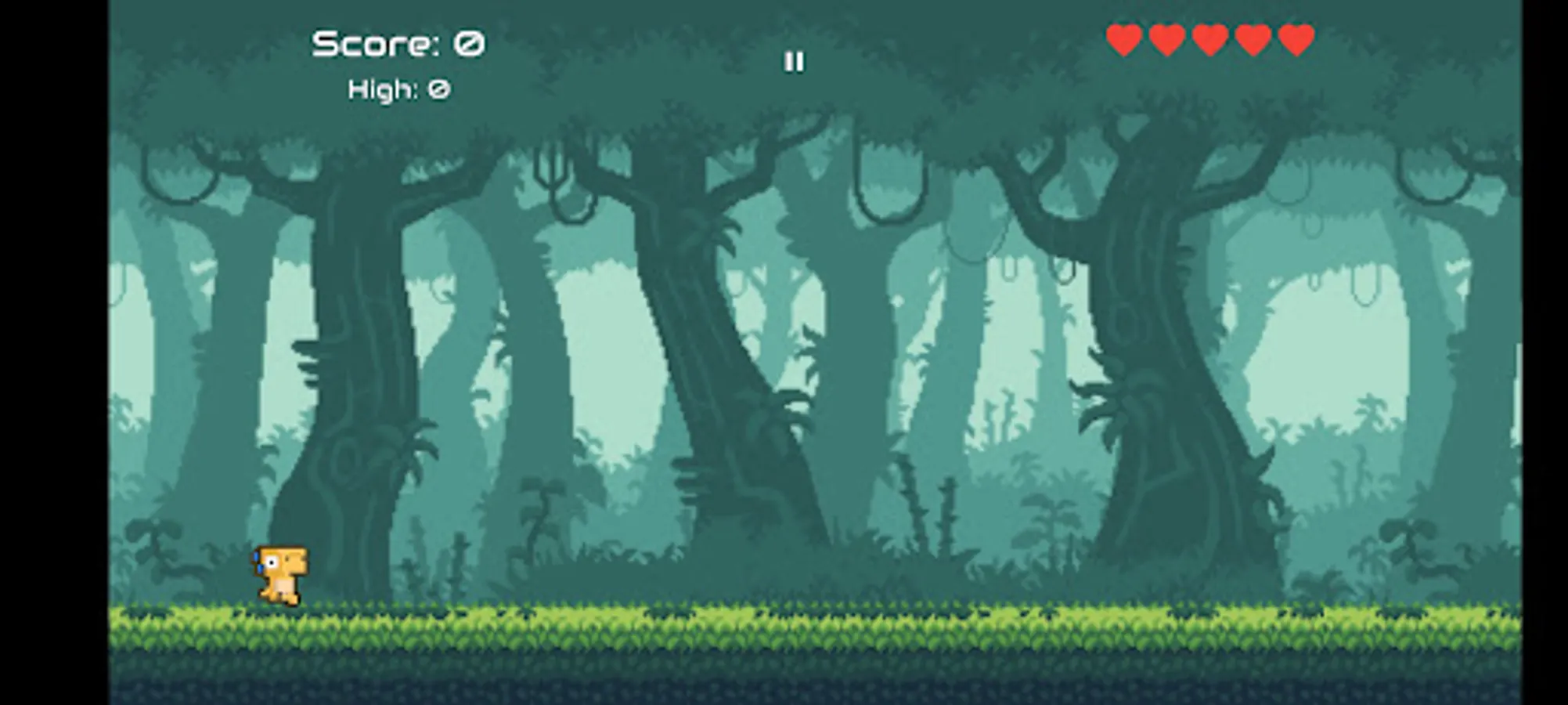This screenshot has width=1568, height=705.
Task: Click the row of red hearts health meter
Action: [1212, 39]
